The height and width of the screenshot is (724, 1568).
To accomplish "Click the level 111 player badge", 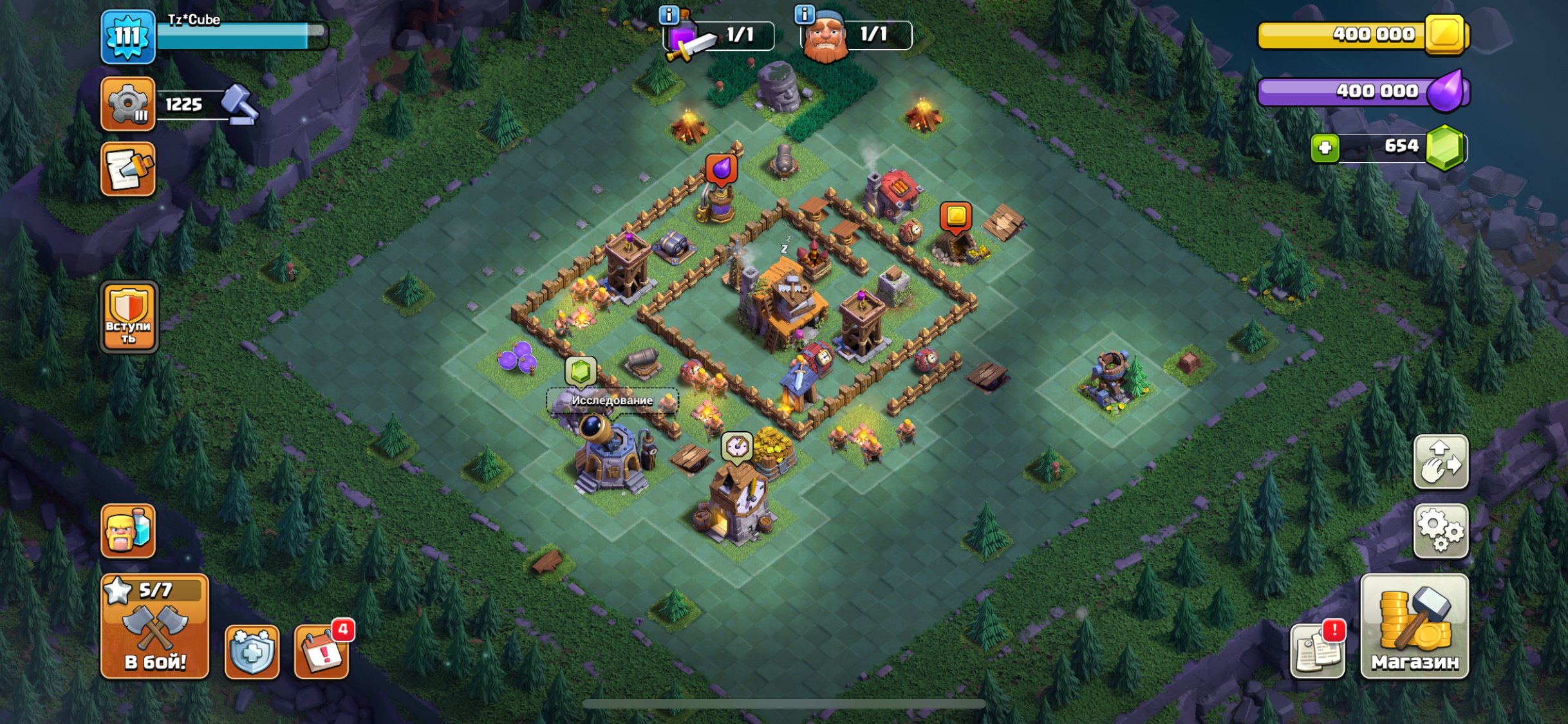I will 128,37.
